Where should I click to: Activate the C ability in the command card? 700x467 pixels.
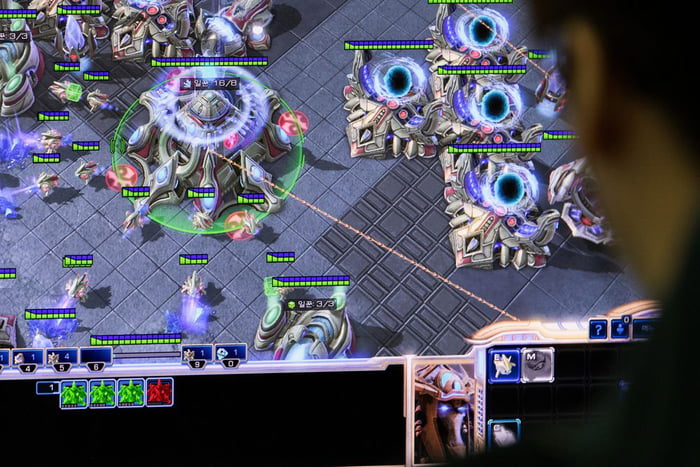504,434
